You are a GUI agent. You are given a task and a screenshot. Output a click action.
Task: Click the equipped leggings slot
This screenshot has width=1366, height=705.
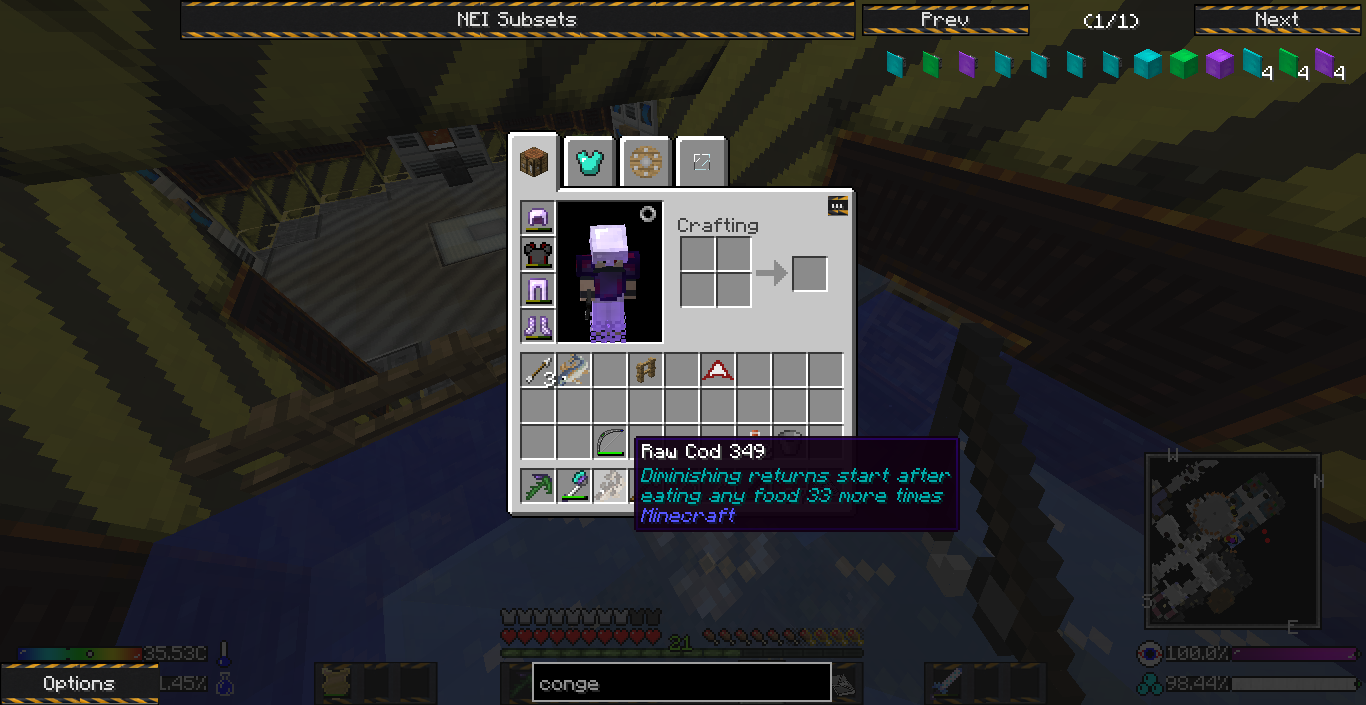[538, 291]
